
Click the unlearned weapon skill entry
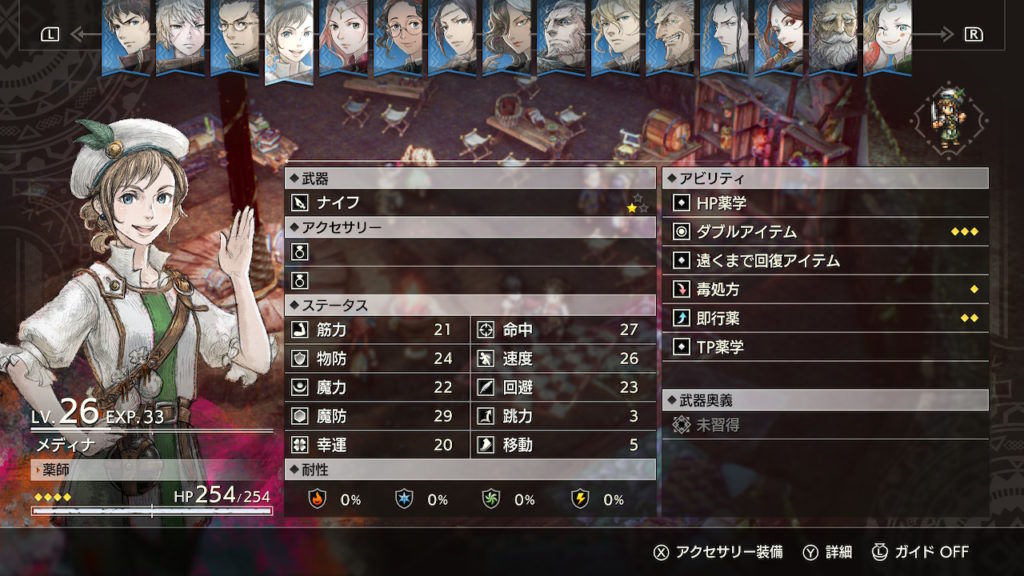coord(825,426)
